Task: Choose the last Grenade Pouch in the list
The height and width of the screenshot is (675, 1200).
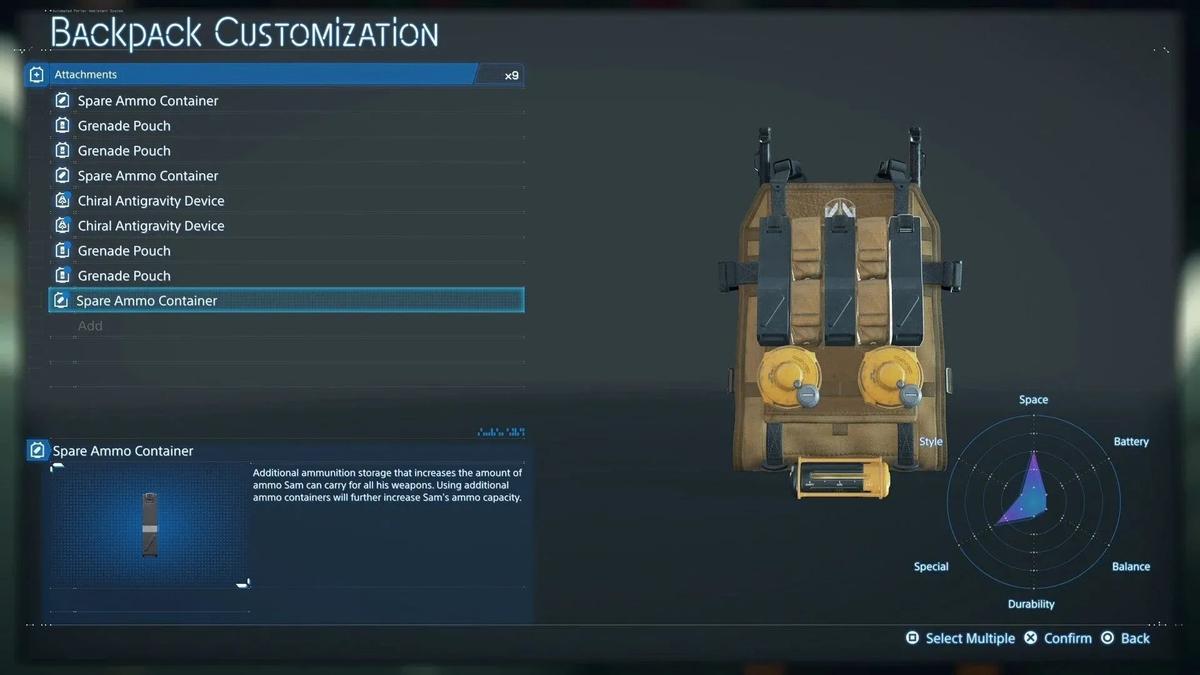Action: (124, 276)
